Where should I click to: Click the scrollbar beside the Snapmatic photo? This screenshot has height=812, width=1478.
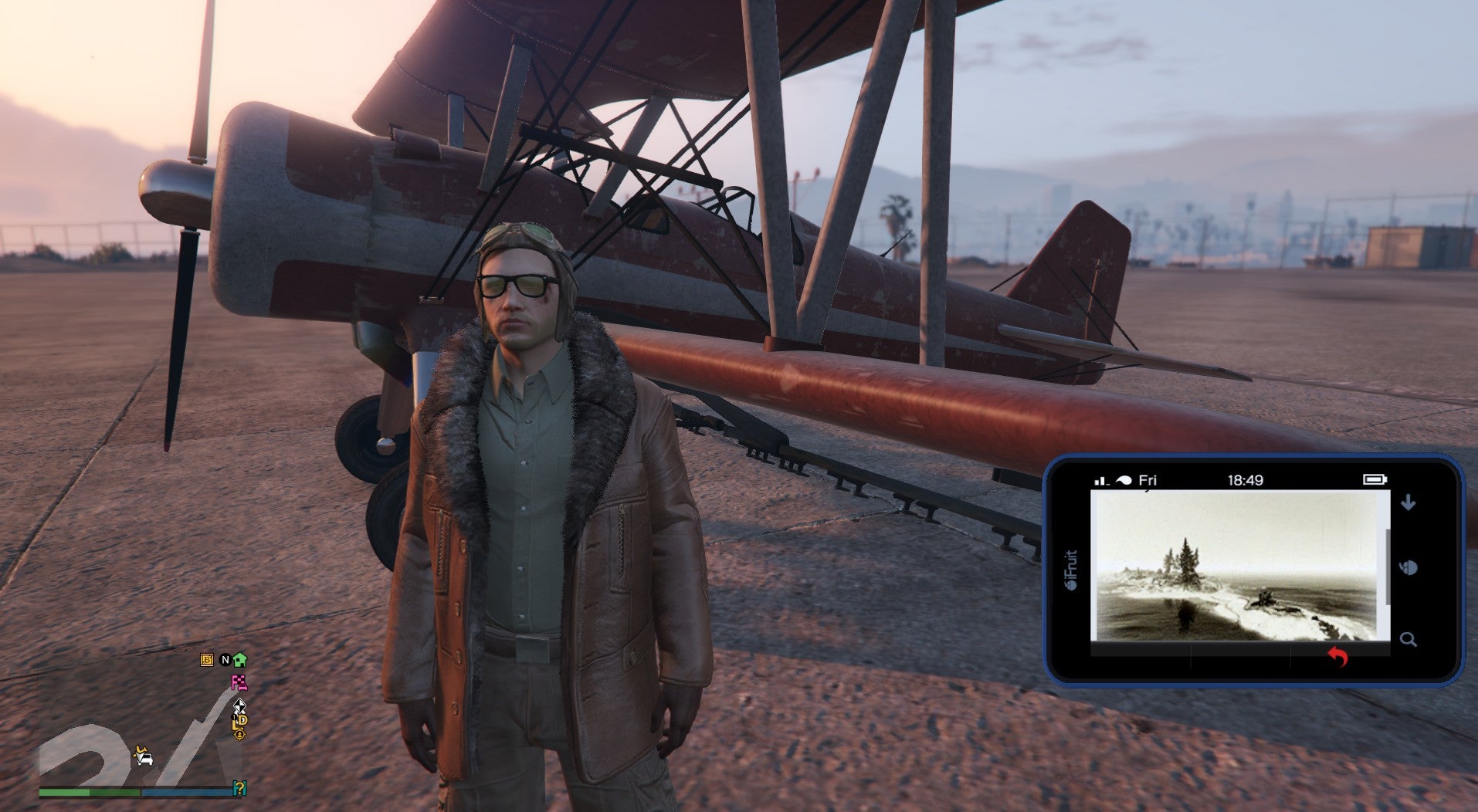click(x=1388, y=566)
